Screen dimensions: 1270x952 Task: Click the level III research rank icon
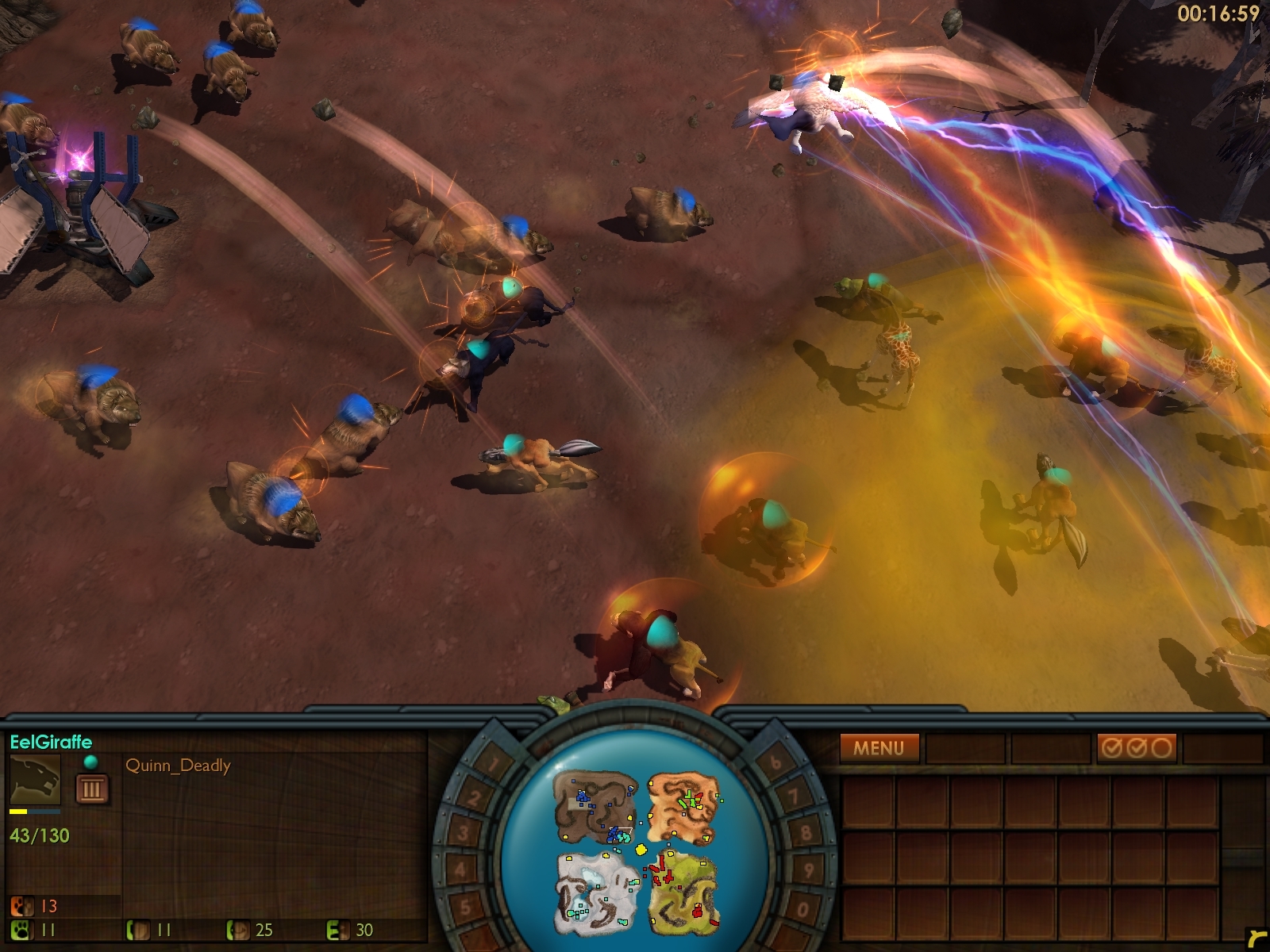[x=91, y=789]
